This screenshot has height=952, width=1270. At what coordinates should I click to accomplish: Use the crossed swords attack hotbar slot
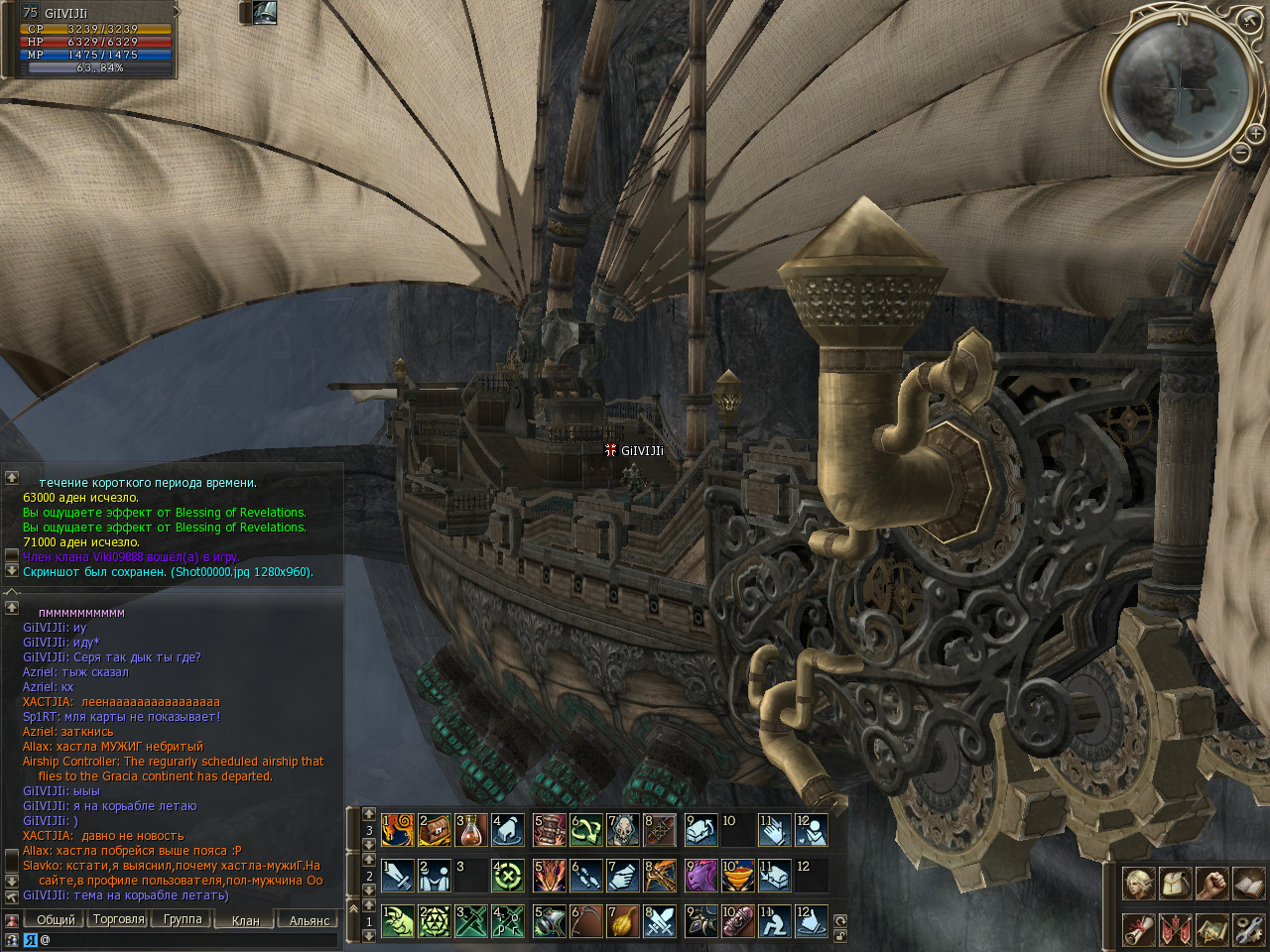(660, 921)
